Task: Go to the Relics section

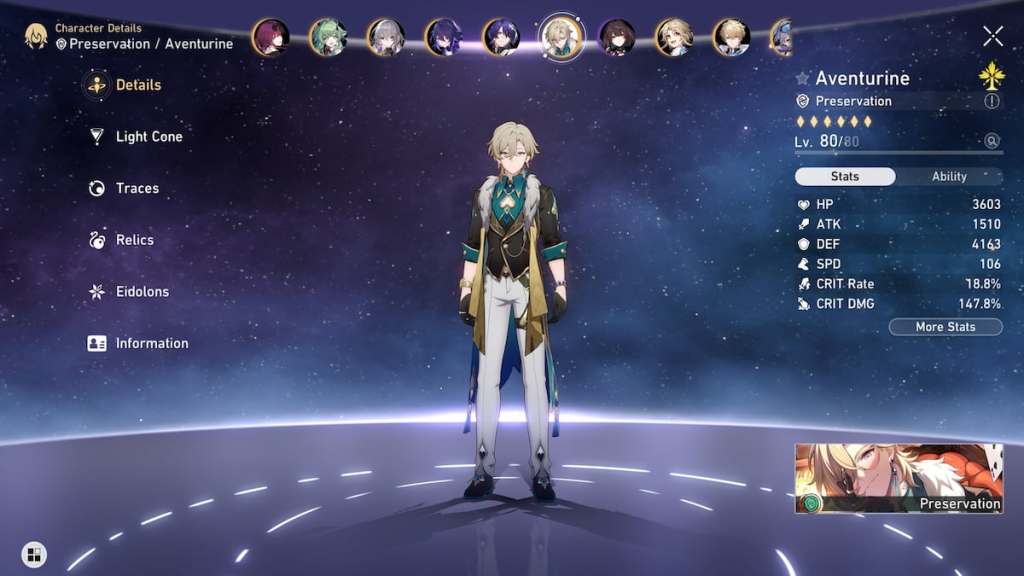Action: 134,240
